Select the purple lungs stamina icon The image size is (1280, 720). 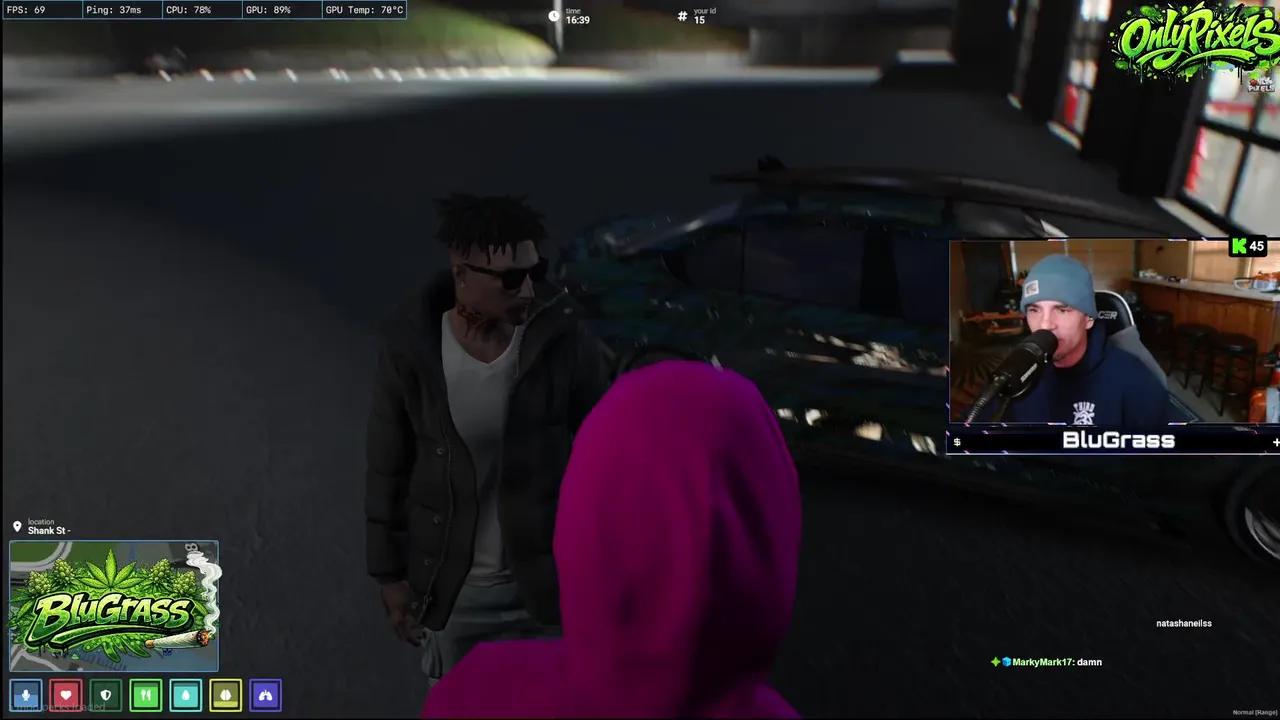tap(266, 695)
